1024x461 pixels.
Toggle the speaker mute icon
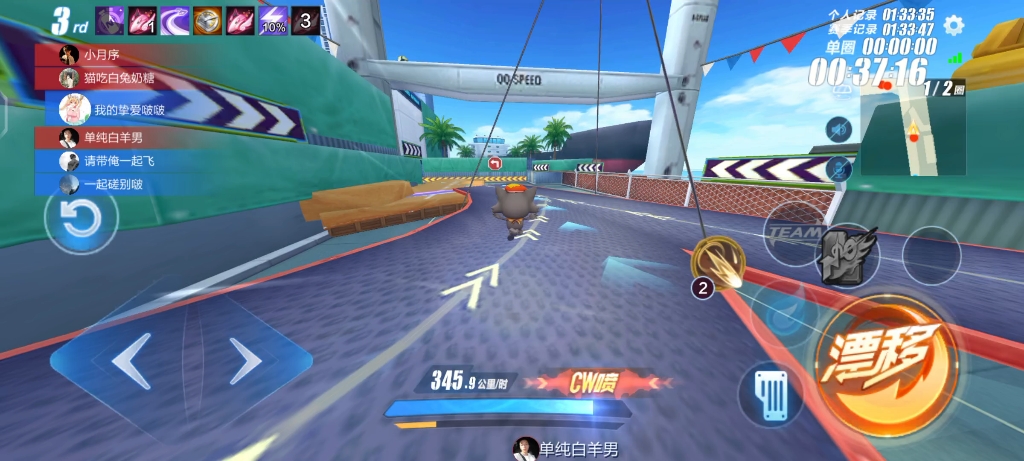[x=839, y=129]
